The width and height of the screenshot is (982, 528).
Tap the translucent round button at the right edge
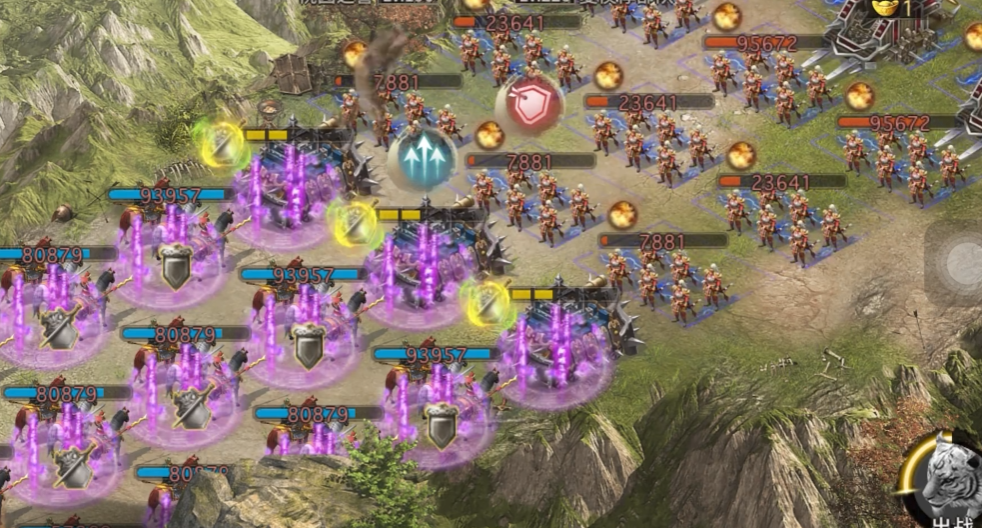tap(959, 263)
